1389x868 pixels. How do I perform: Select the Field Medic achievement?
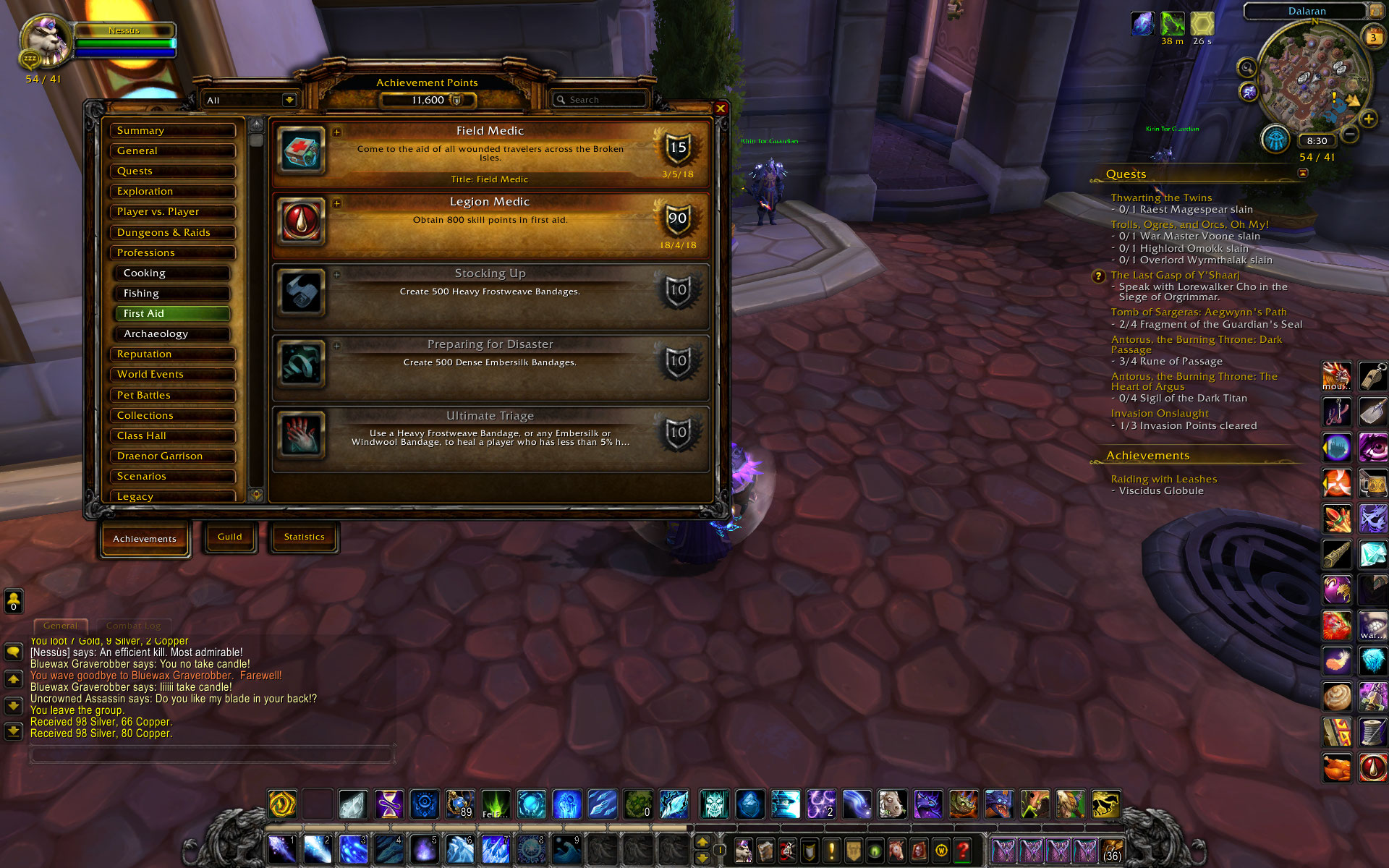490,153
